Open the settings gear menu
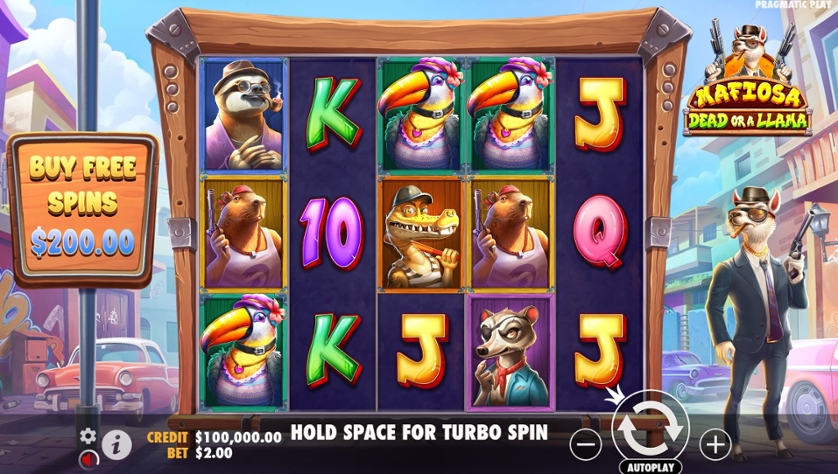 (88, 436)
